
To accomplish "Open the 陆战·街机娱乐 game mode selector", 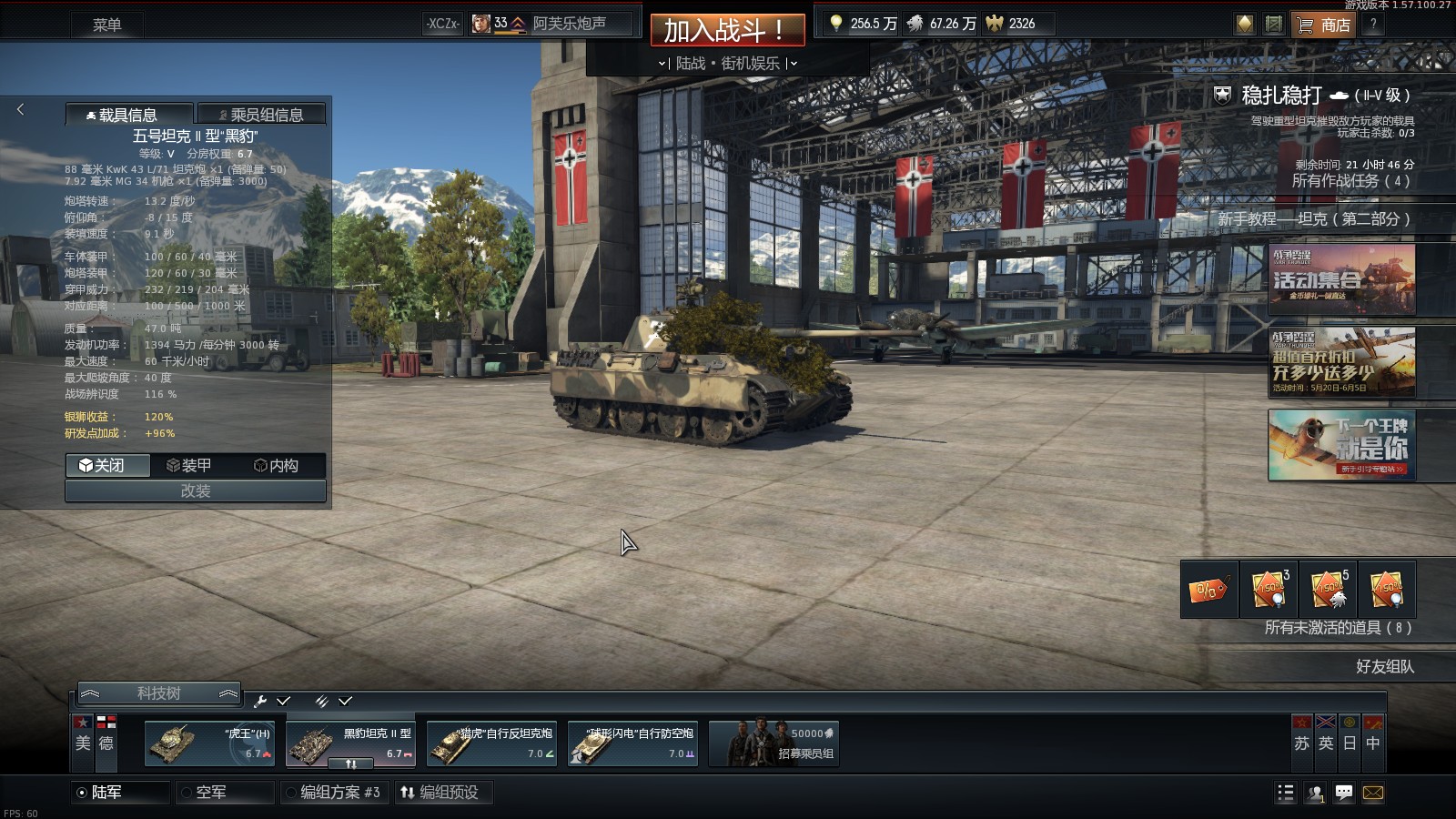I will [x=727, y=63].
